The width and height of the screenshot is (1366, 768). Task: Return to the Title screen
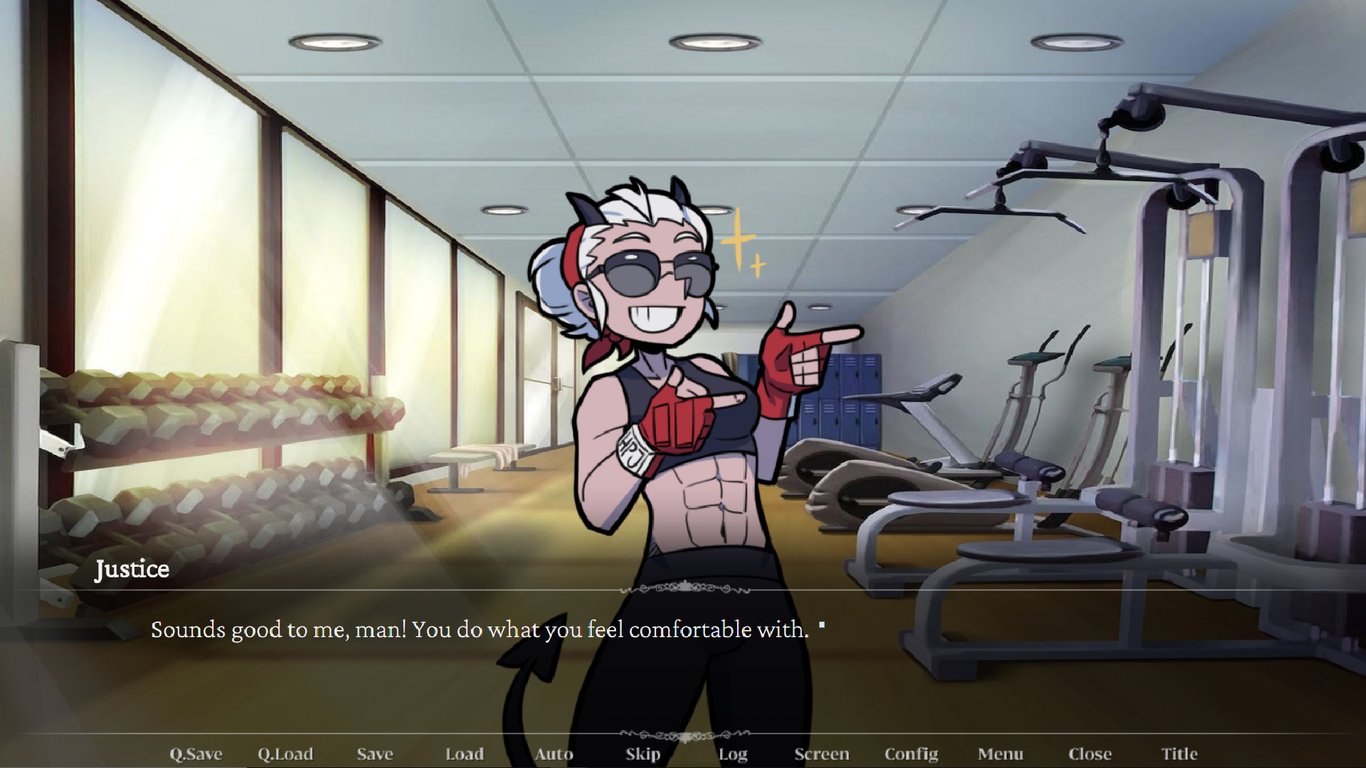tap(1179, 753)
